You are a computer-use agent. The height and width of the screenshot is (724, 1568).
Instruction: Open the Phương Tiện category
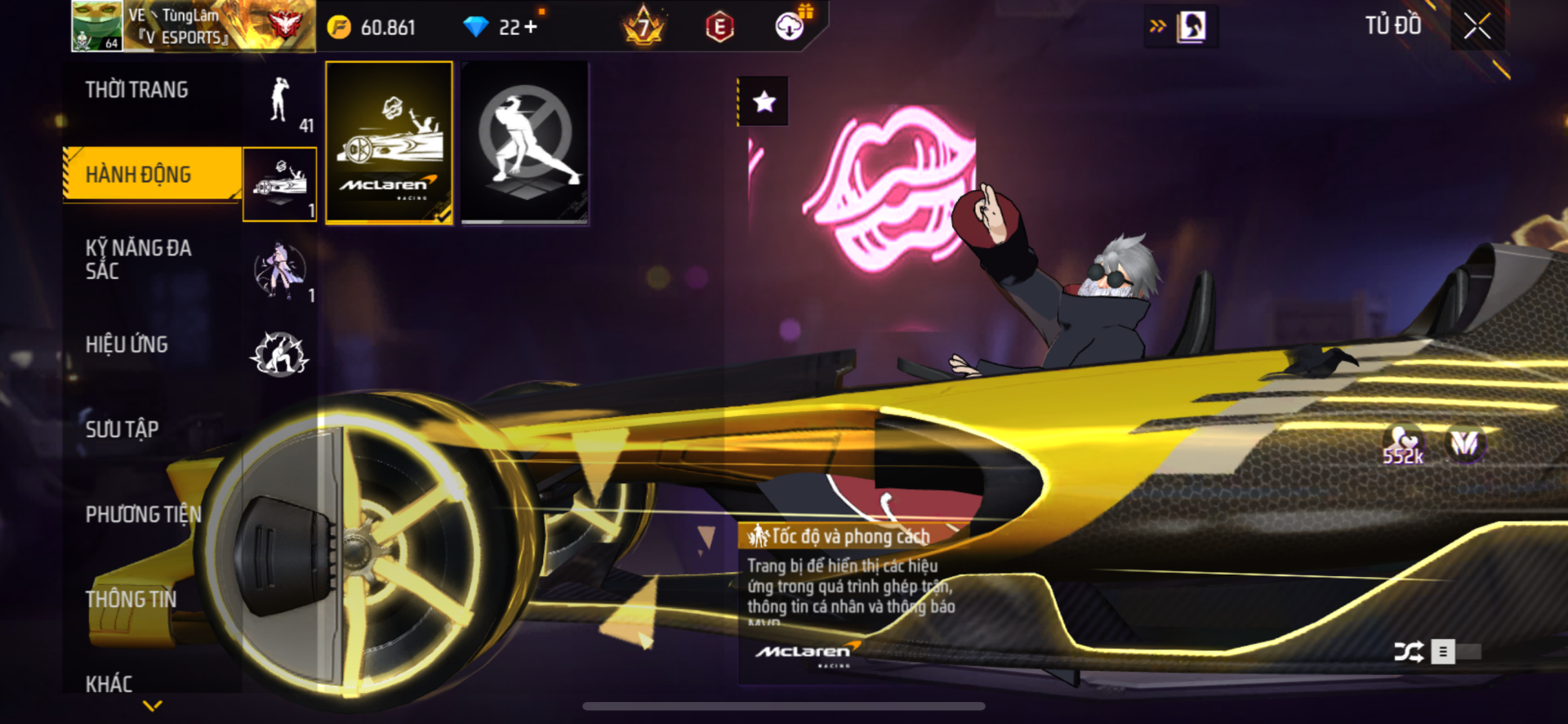pos(143,514)
